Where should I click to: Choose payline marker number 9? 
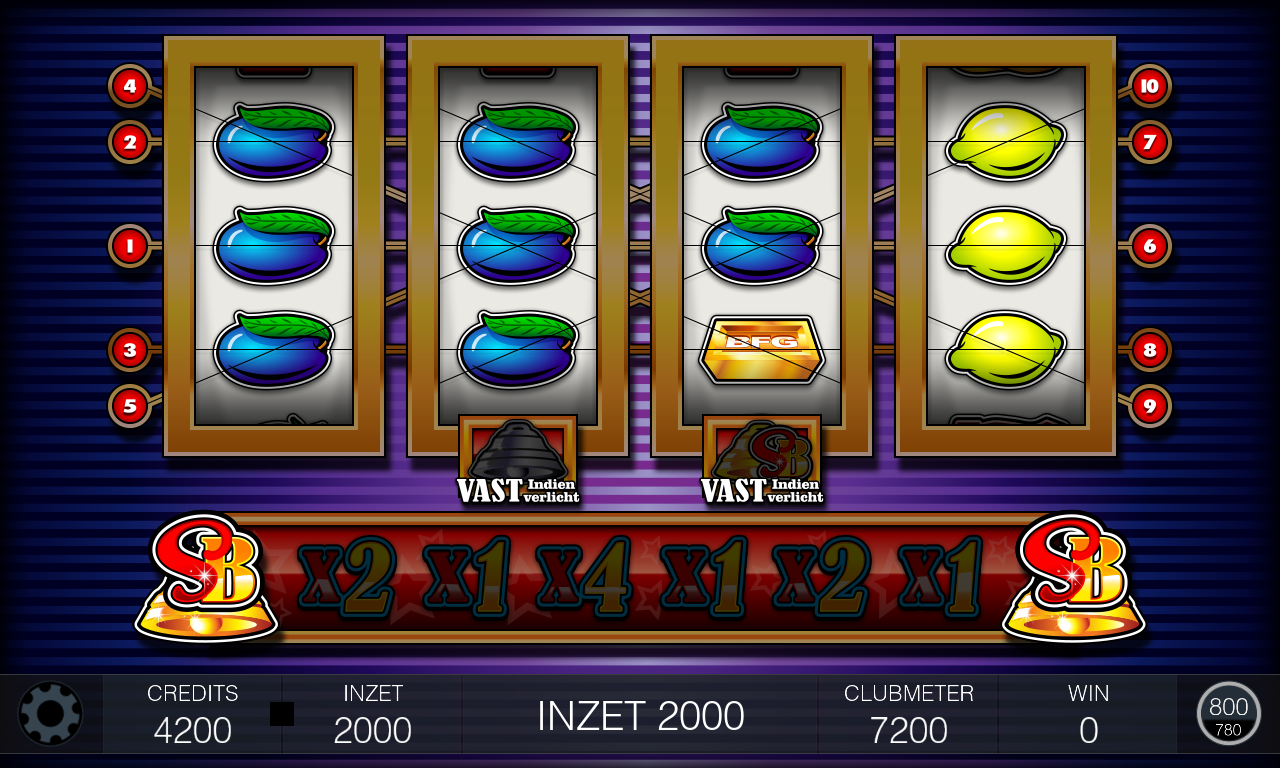click(x=1149, y=405)
